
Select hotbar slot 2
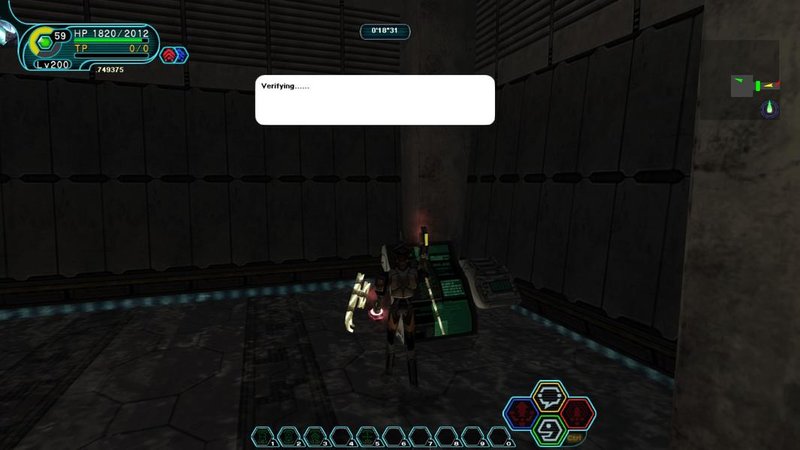pos(288,436)
